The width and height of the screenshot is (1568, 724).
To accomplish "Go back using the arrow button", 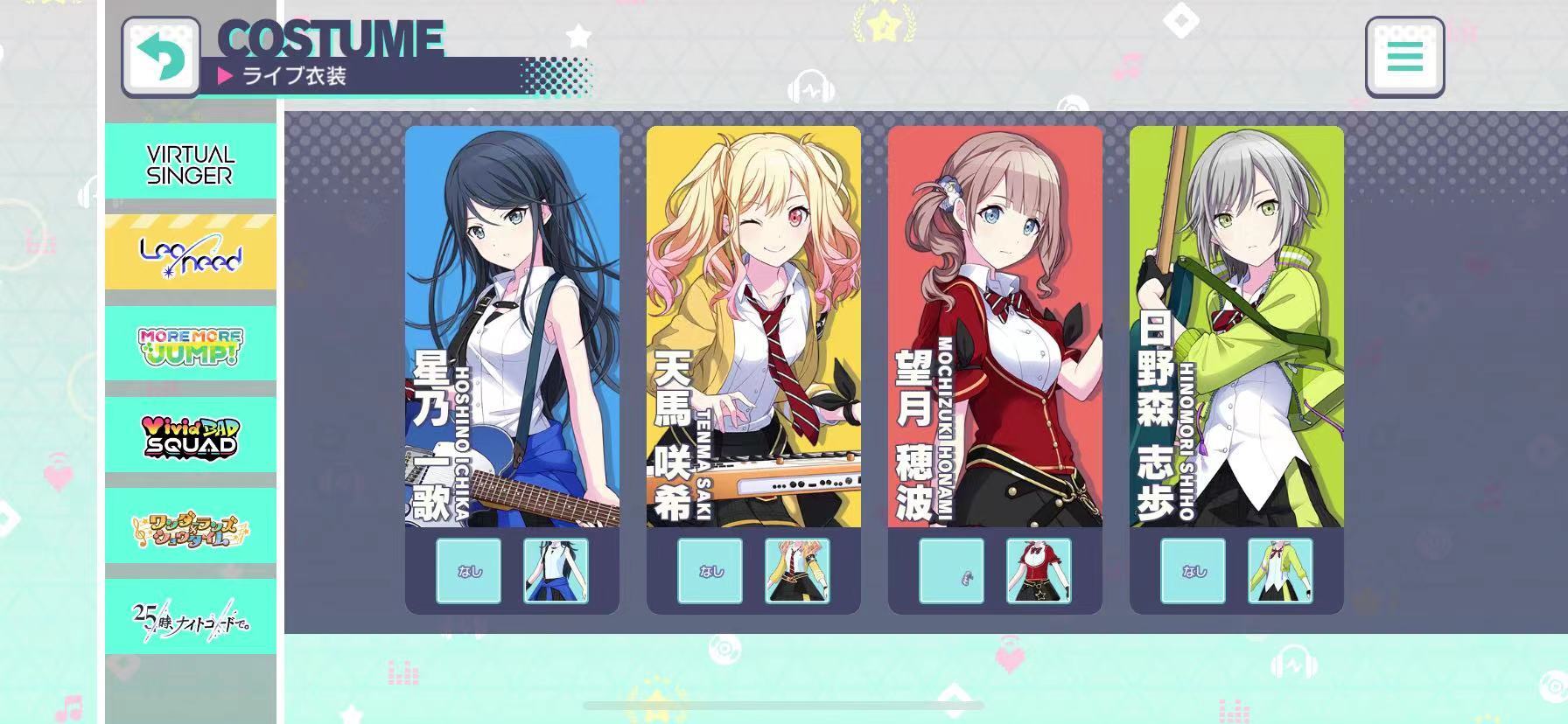I will pos(161,57).
